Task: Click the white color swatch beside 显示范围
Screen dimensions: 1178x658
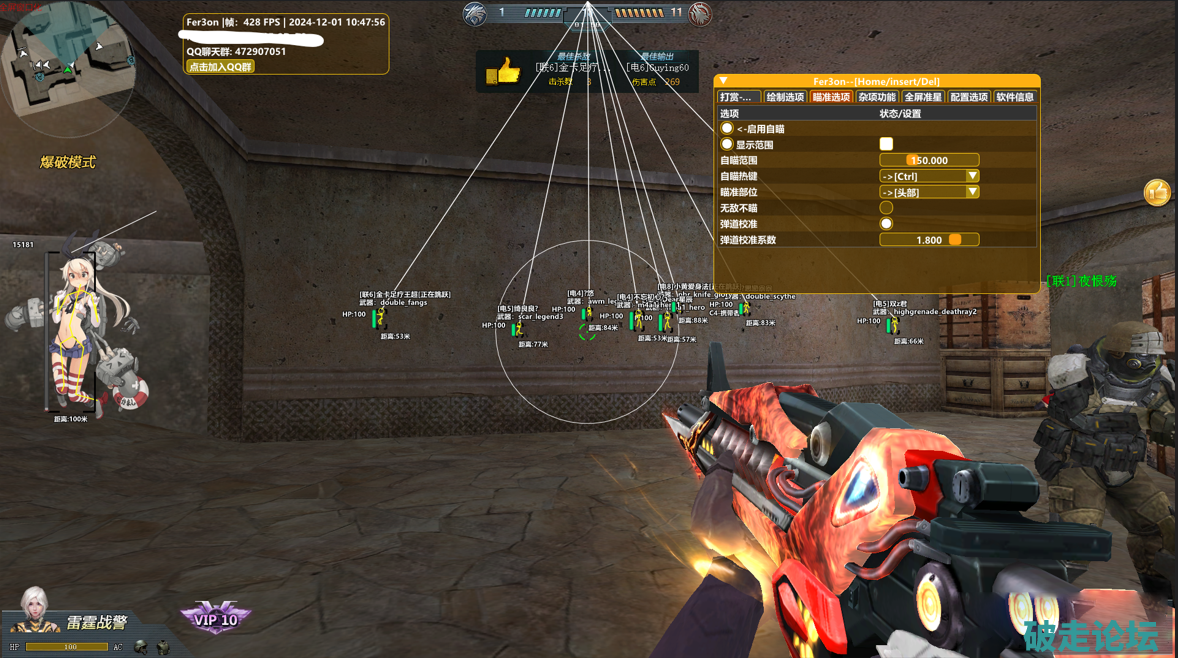Action: click(x=886, y=144)
